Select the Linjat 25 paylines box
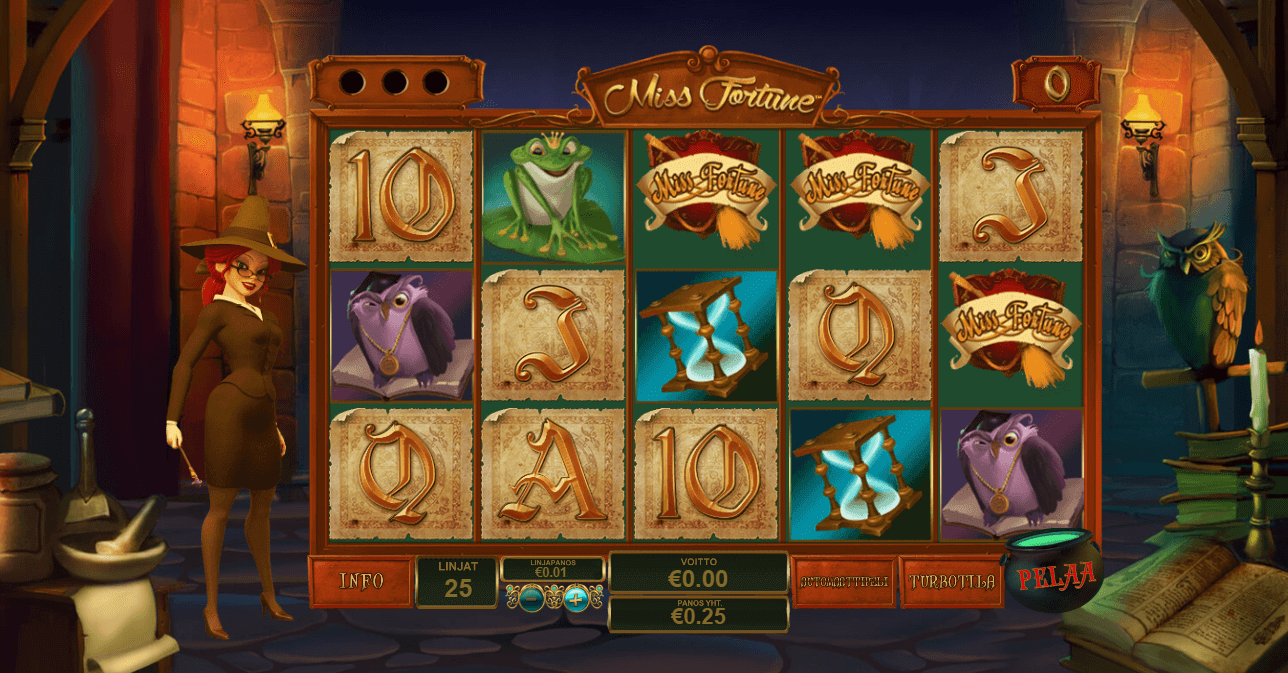Image resolution: width=1288 pixels, height=673 pixels. click(x=457, y=582)
